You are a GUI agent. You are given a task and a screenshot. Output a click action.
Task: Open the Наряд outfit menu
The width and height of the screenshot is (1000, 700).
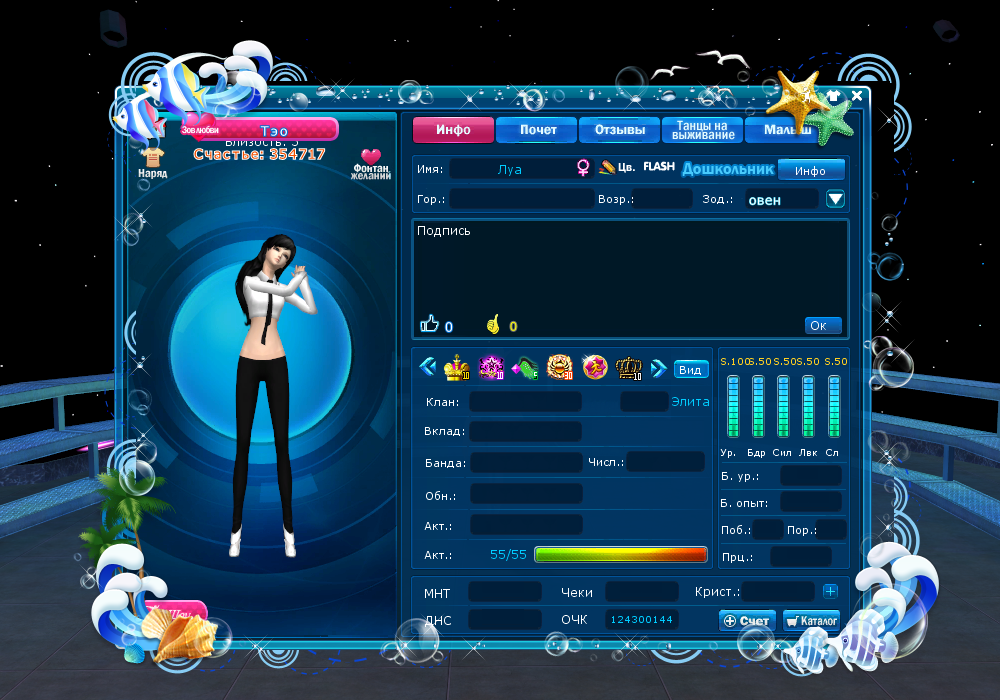(153, 161)
